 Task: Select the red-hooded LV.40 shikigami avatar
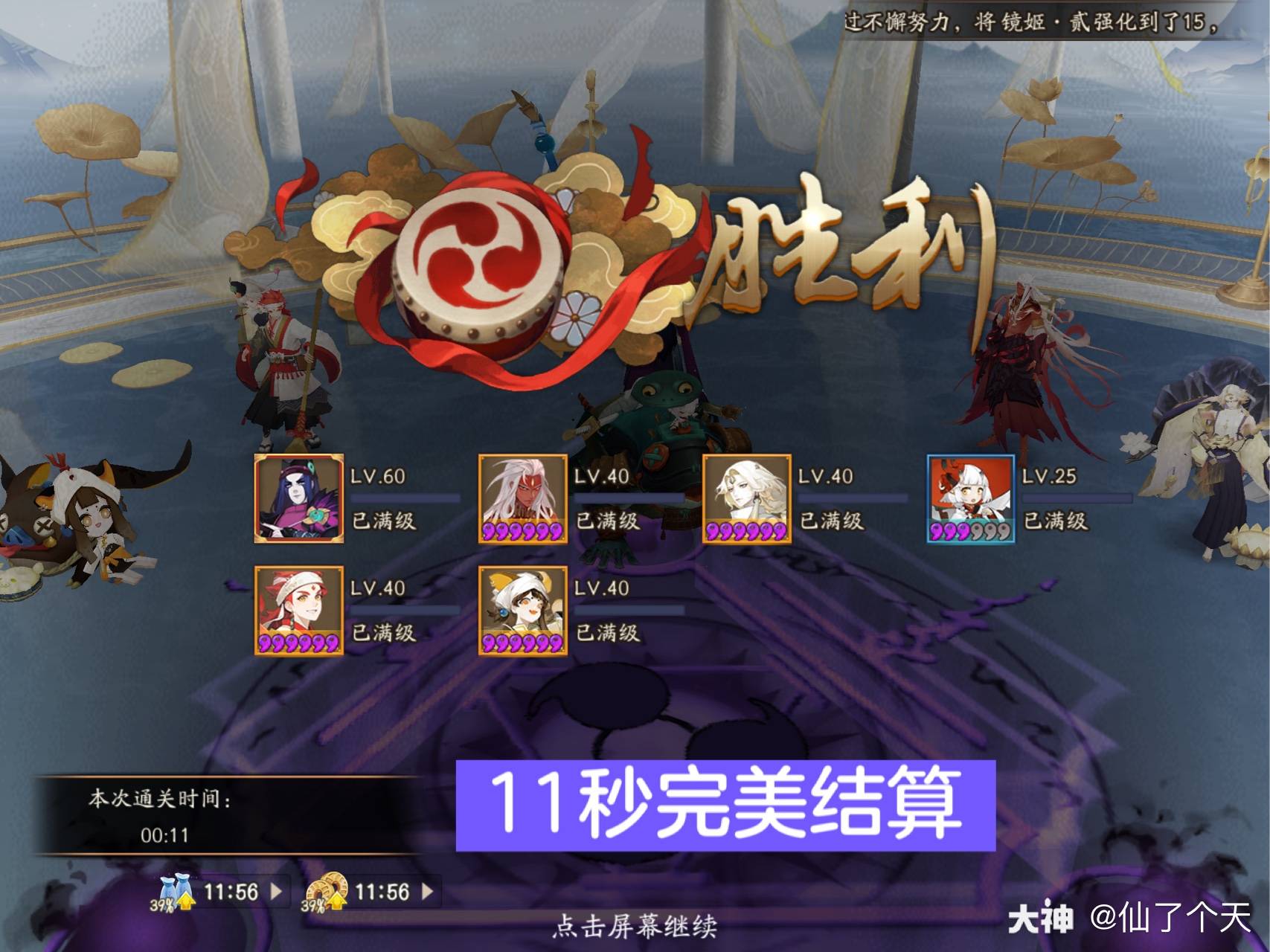pos(296,610)
